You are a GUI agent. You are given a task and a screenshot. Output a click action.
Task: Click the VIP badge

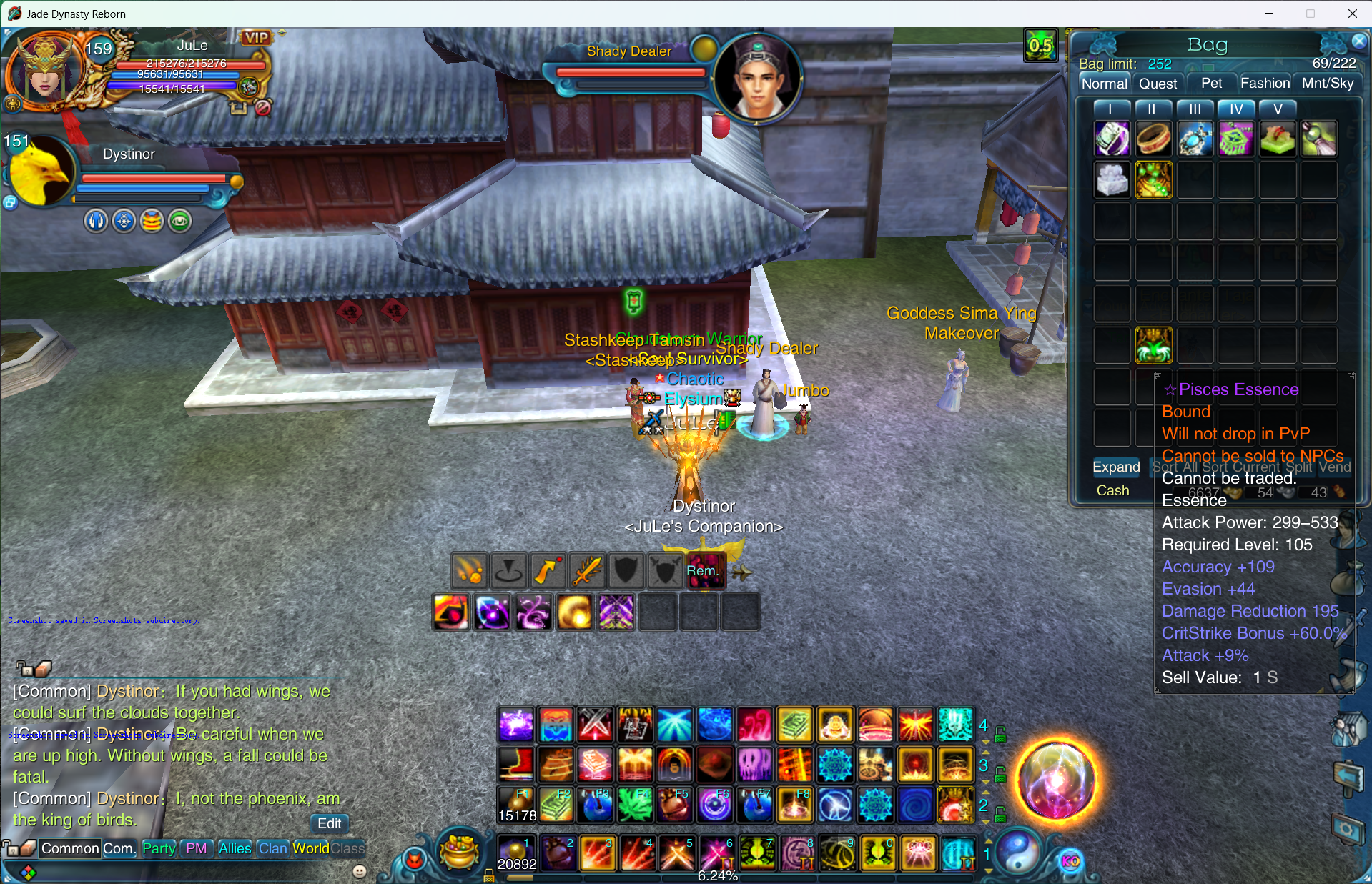point(256,38)
